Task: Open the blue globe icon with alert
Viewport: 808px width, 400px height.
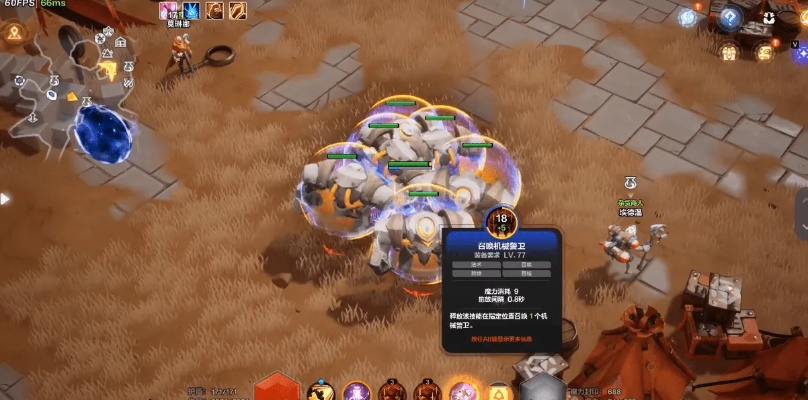Action: [687, 17]
